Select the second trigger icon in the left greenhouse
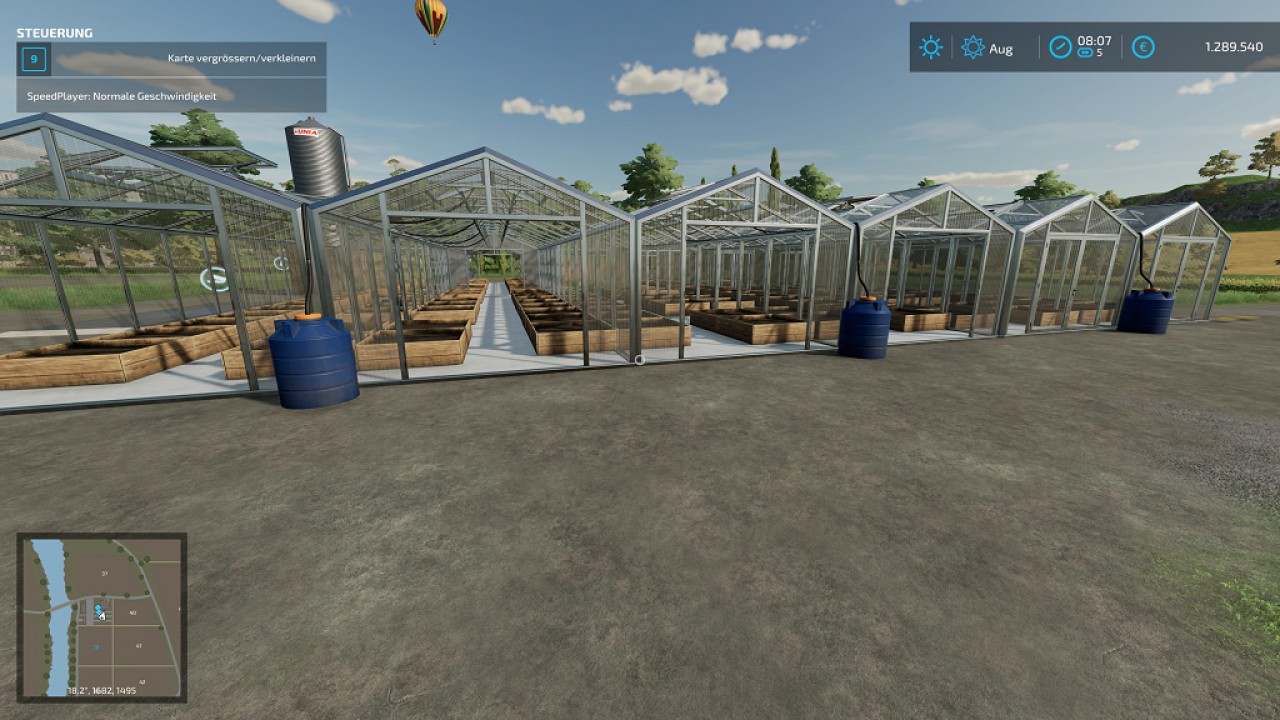The image size is (1280, 720). point(281,263)
